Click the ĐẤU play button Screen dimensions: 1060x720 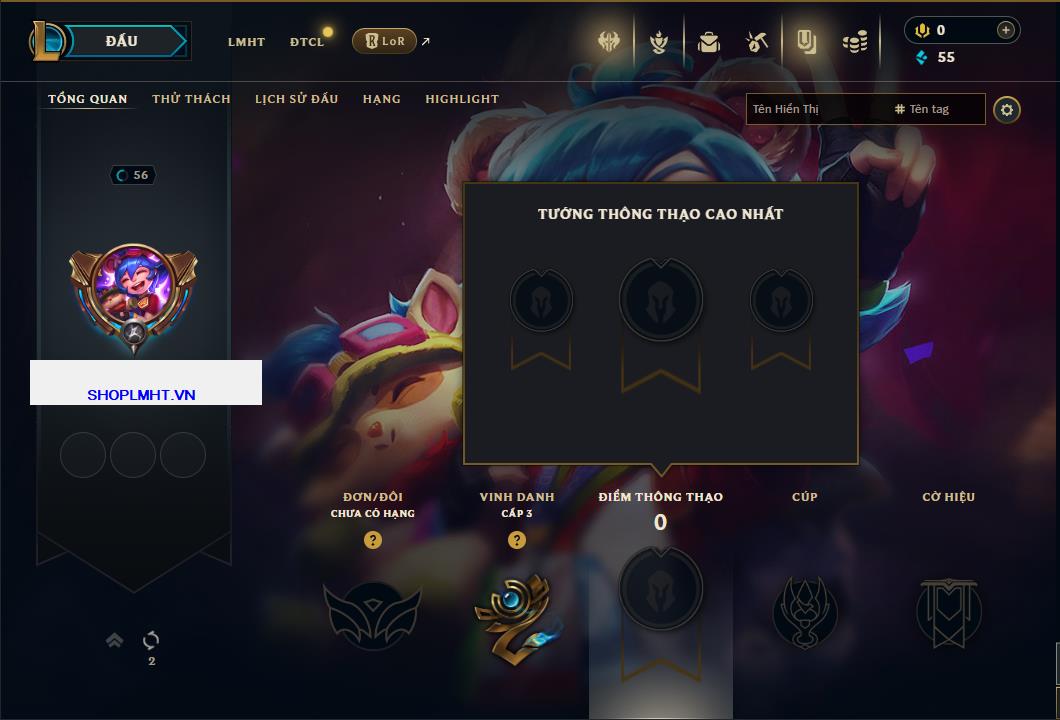122,41
